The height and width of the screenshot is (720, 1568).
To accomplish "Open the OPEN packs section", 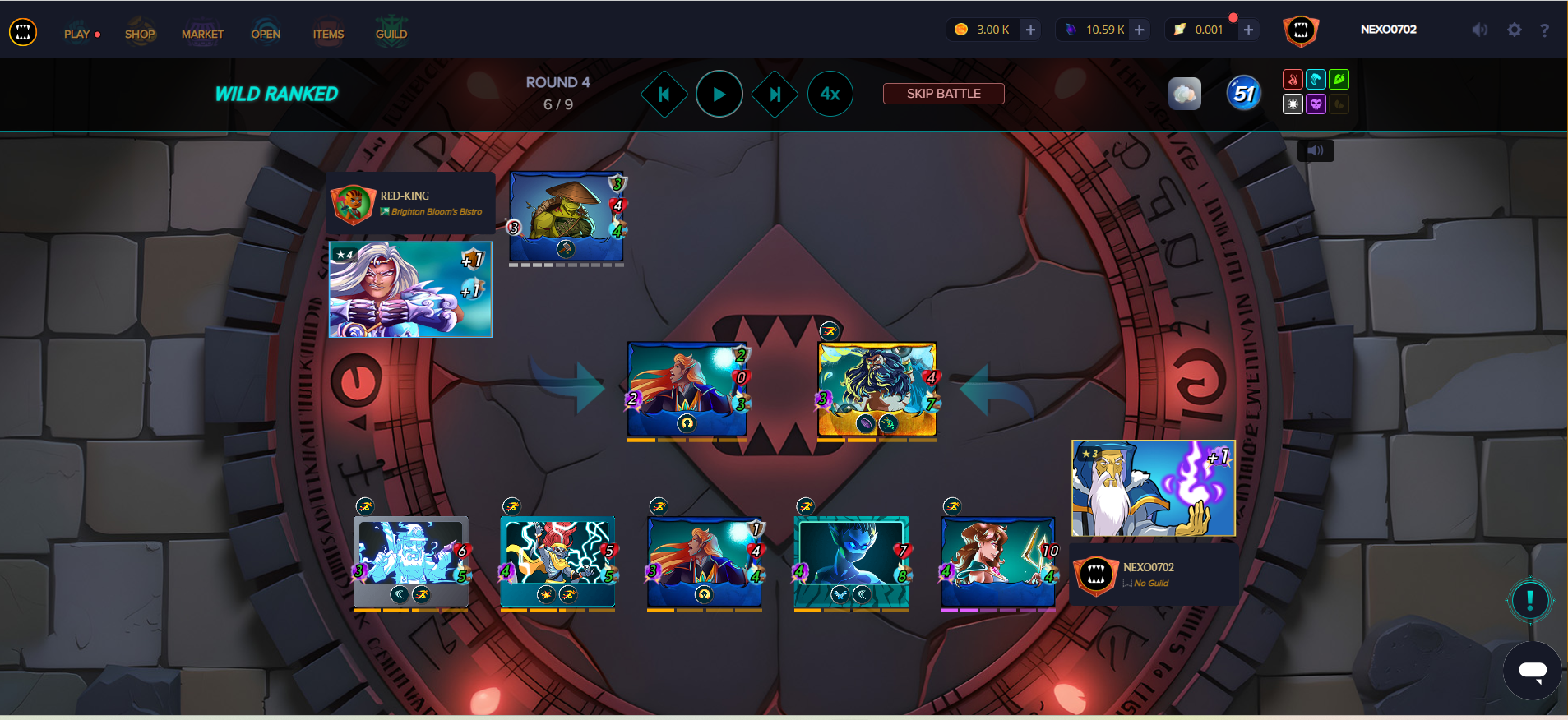I will (x=266, y=34).
